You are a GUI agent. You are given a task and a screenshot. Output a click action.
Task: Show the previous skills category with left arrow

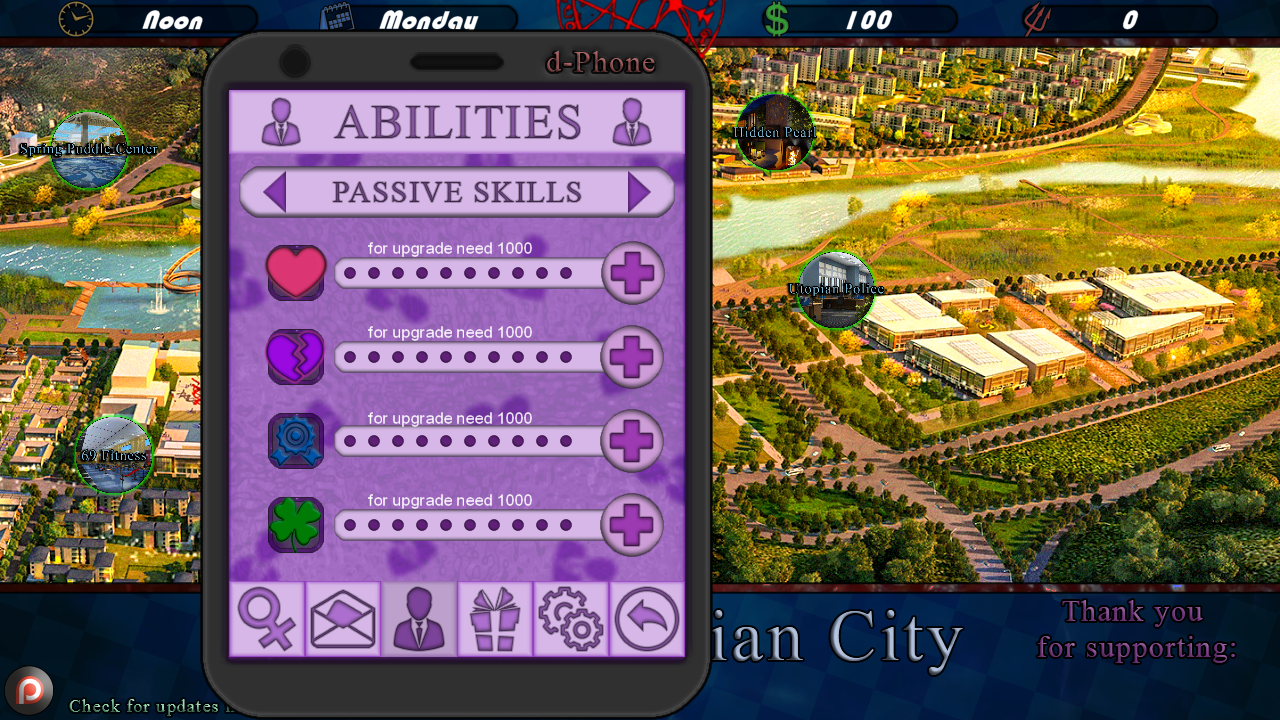(x=275, y=192)
